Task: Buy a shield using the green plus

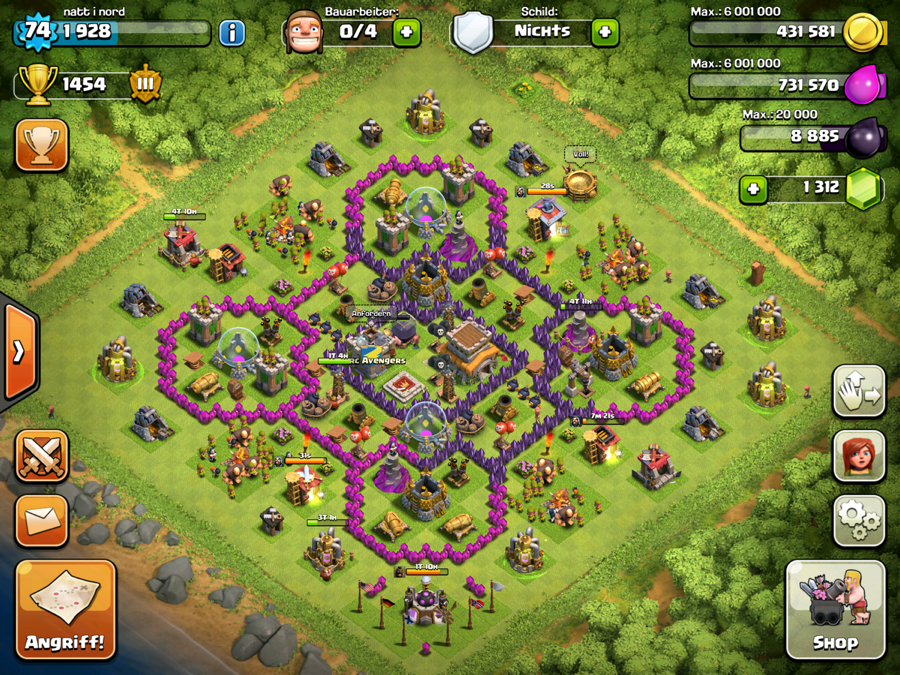Action: pyautogui.click(x=604, y=32)
